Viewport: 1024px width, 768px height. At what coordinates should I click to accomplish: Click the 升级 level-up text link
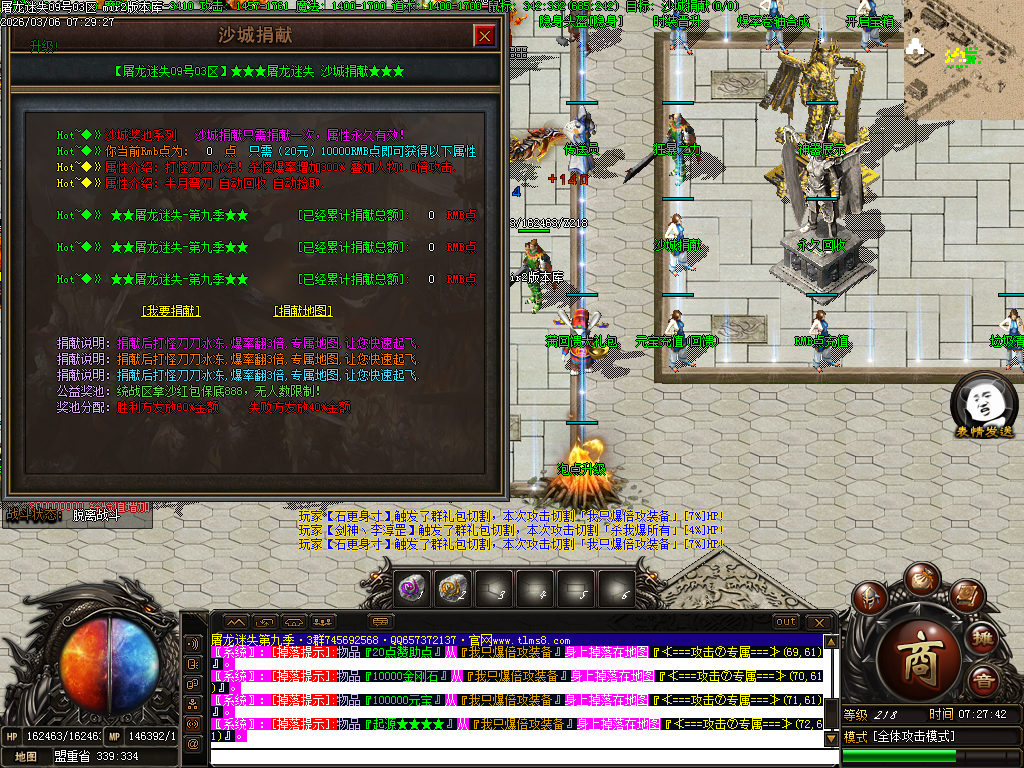(x=43, y=46)
